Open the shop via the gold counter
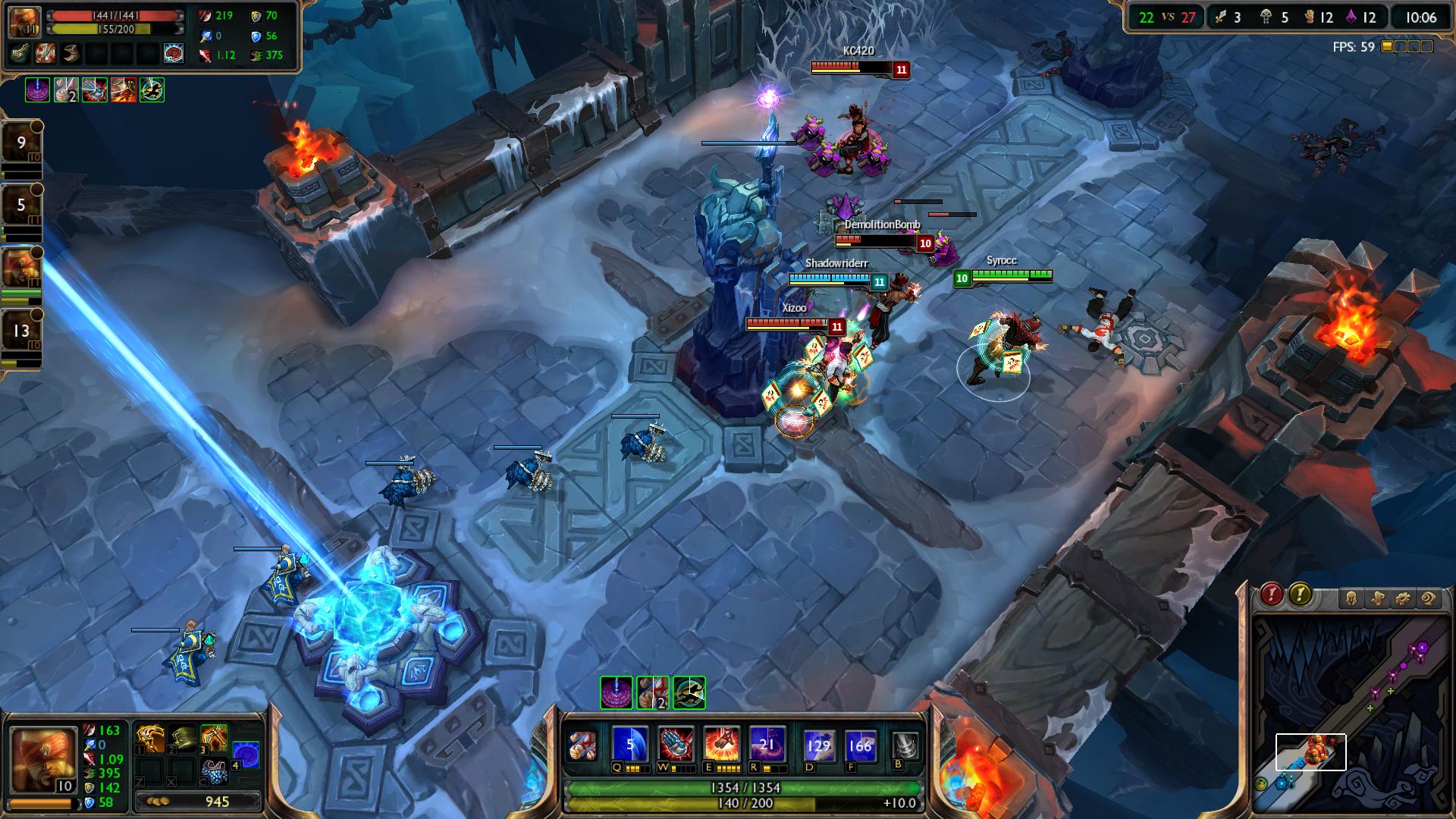Image resolution: width=1456 pixels, height=819 pixels. click(197, 801)
